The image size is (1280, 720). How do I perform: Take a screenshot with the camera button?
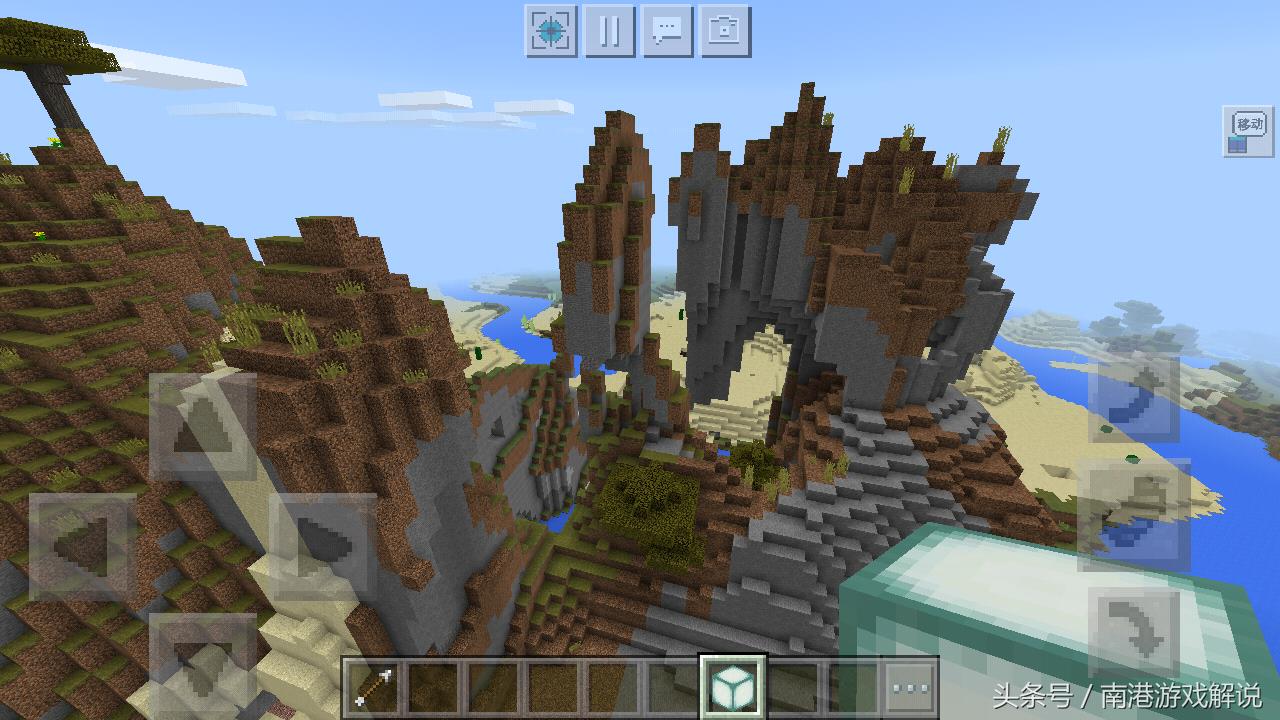(725, 31)
